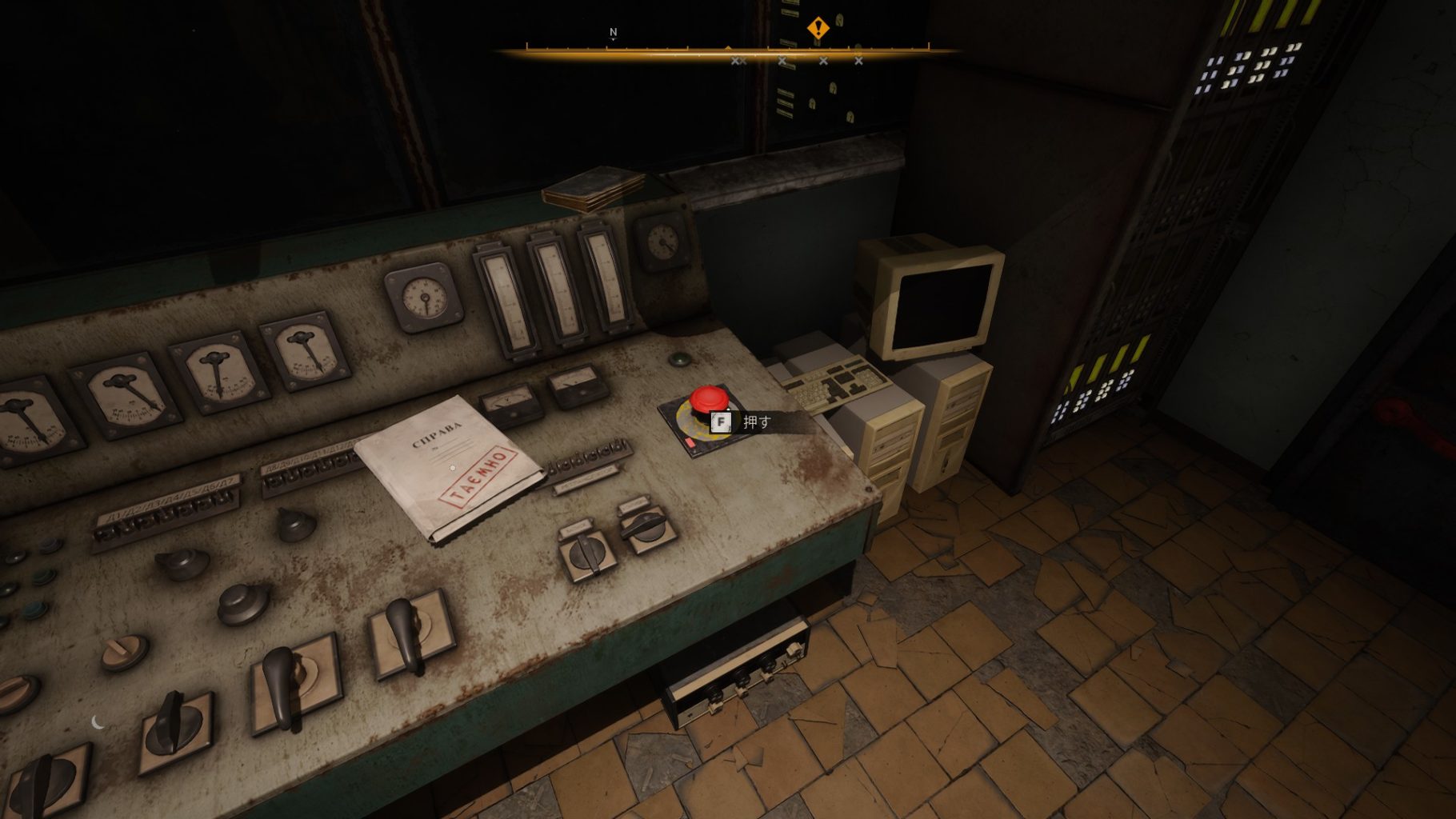1456x819 pixels.
Task: Click the orange quest marker on the compass
Action: coord(818,29)
